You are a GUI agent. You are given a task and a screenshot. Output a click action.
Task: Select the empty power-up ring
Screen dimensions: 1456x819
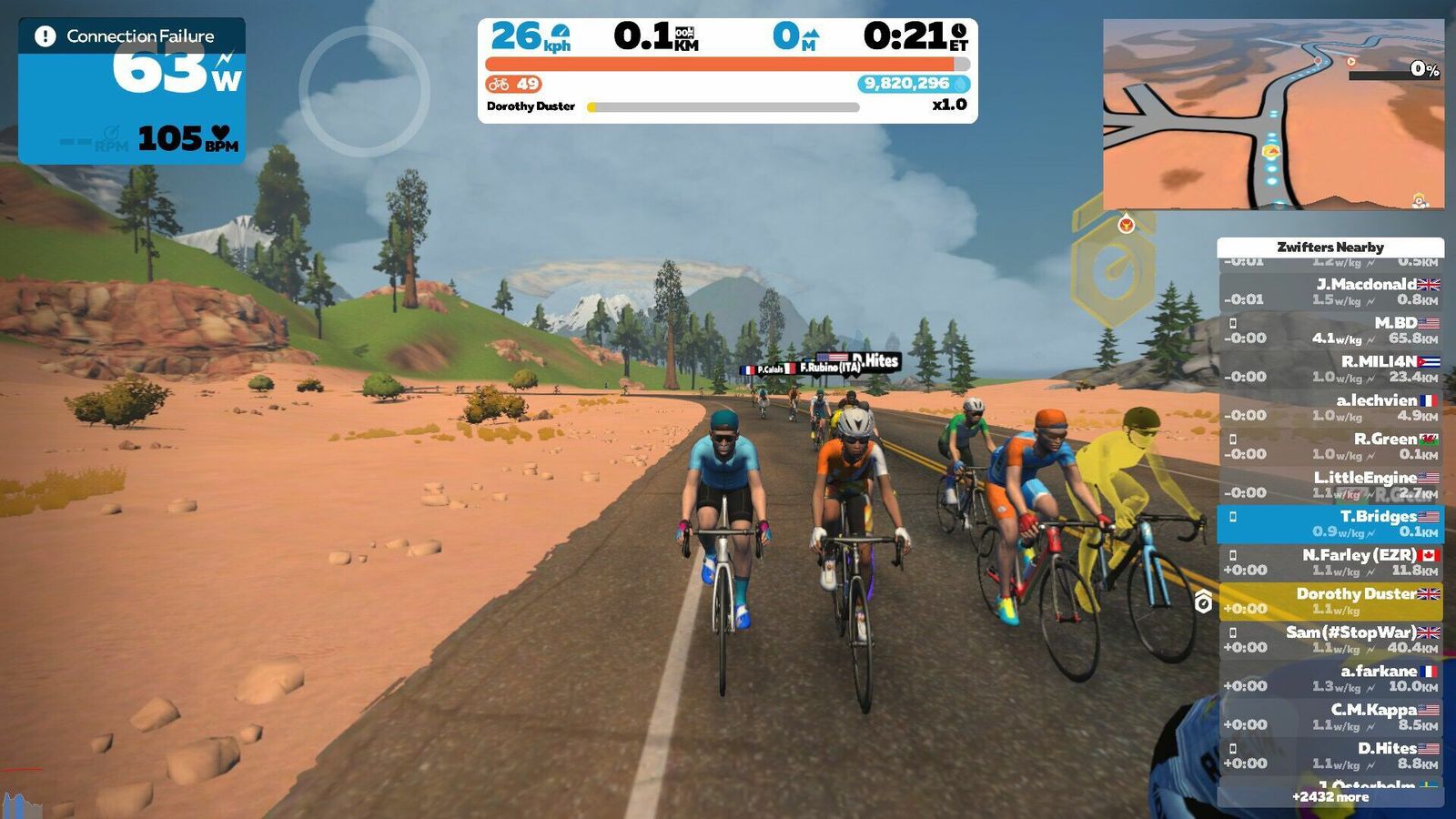[364, 91]
